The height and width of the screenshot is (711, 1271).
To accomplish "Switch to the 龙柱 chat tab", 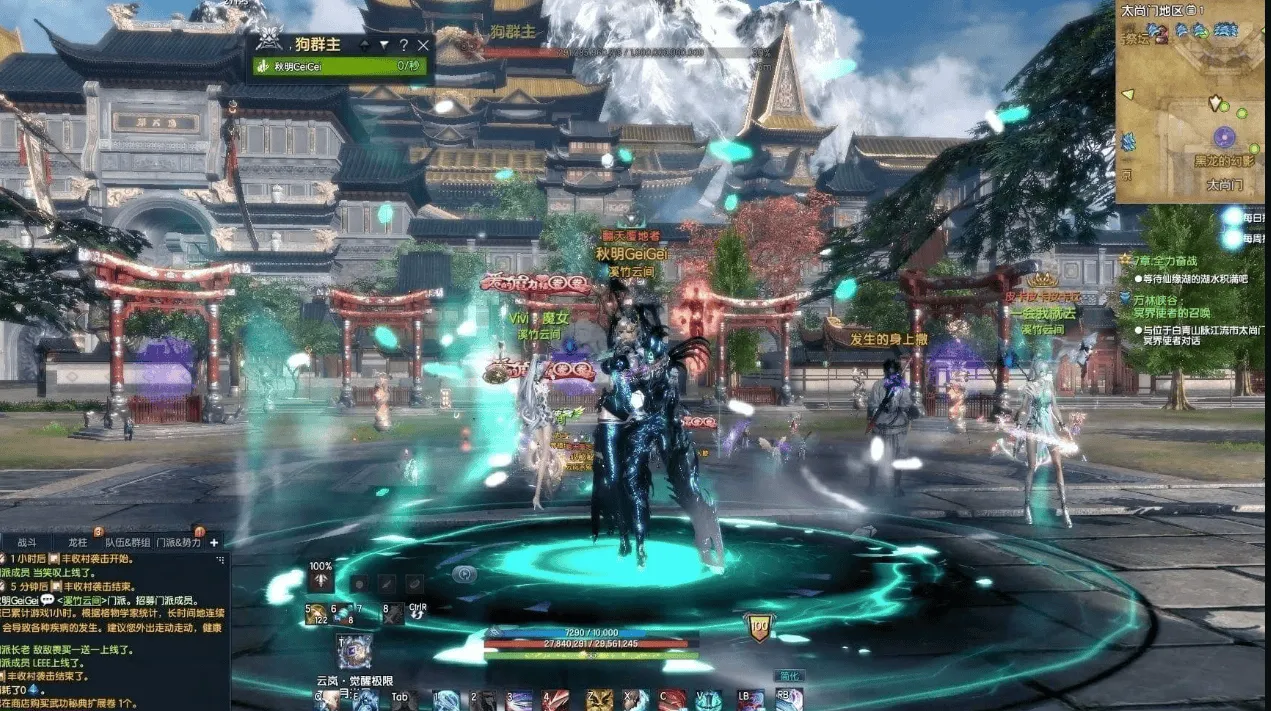I will 76,542.
